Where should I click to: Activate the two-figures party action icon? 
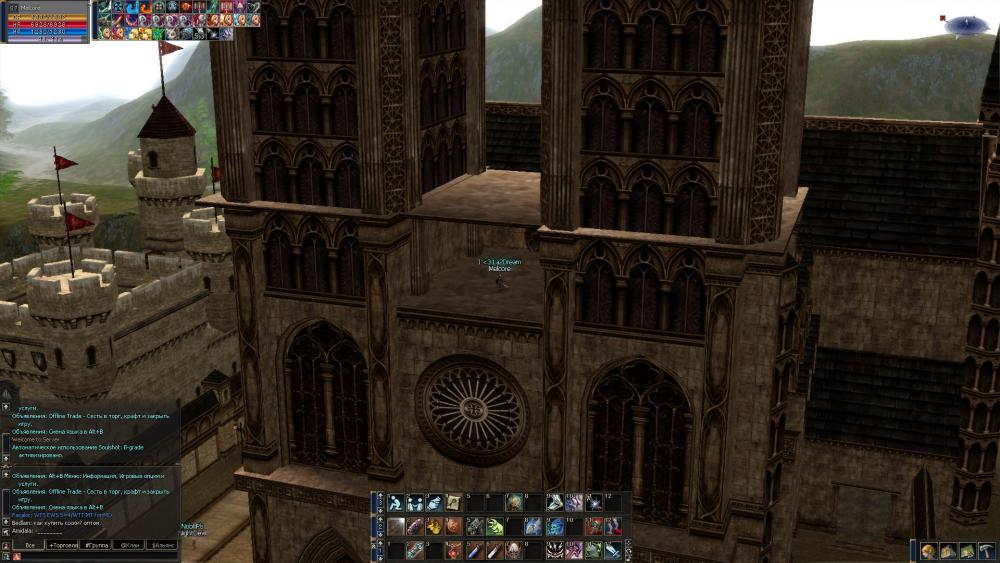[x=415, y=503]
